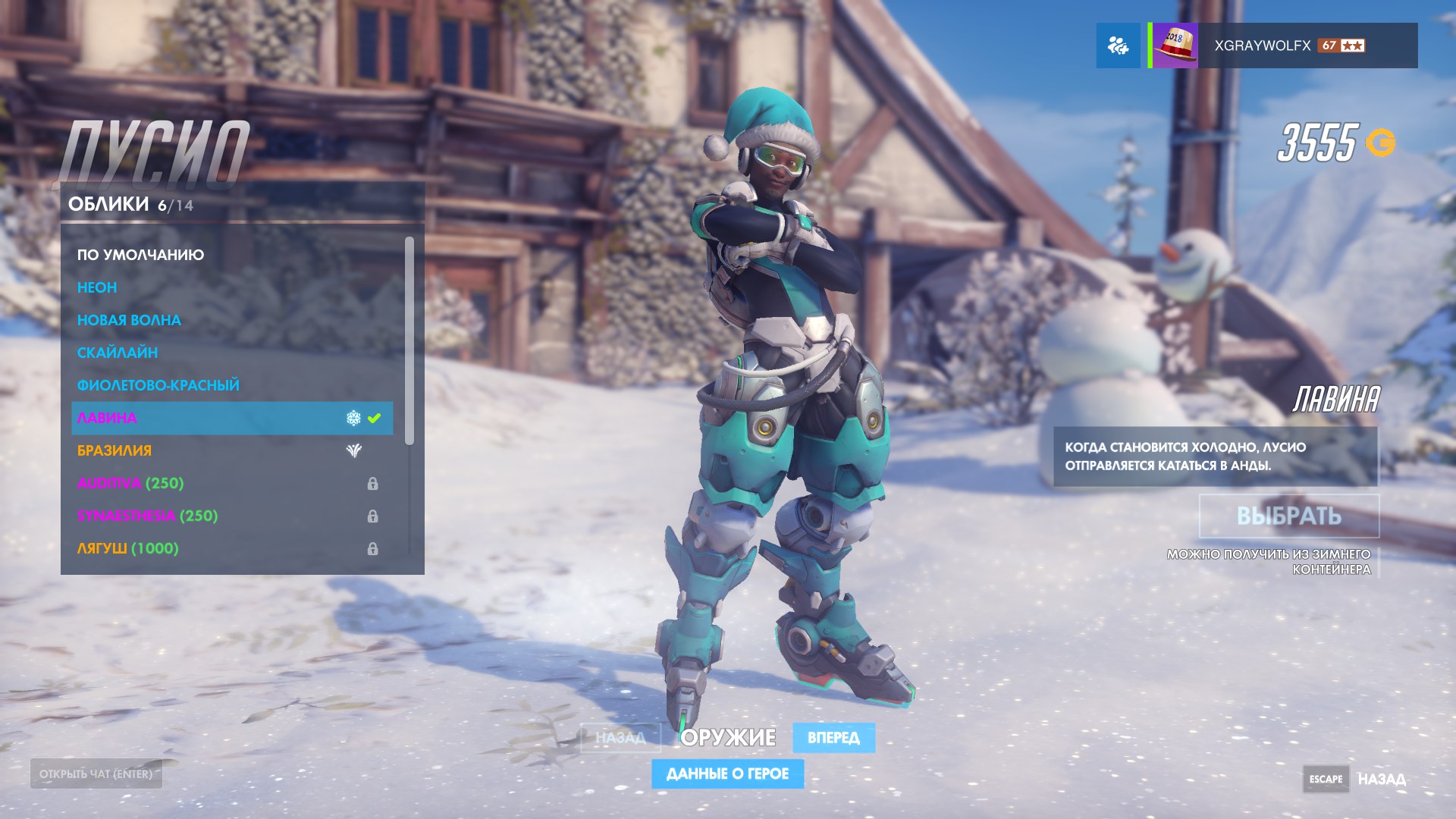1456x819 pixels.
Task: Preview the locked SYNAESTHESIA skin
Action: pyautogui.click(x=147, y=516)
